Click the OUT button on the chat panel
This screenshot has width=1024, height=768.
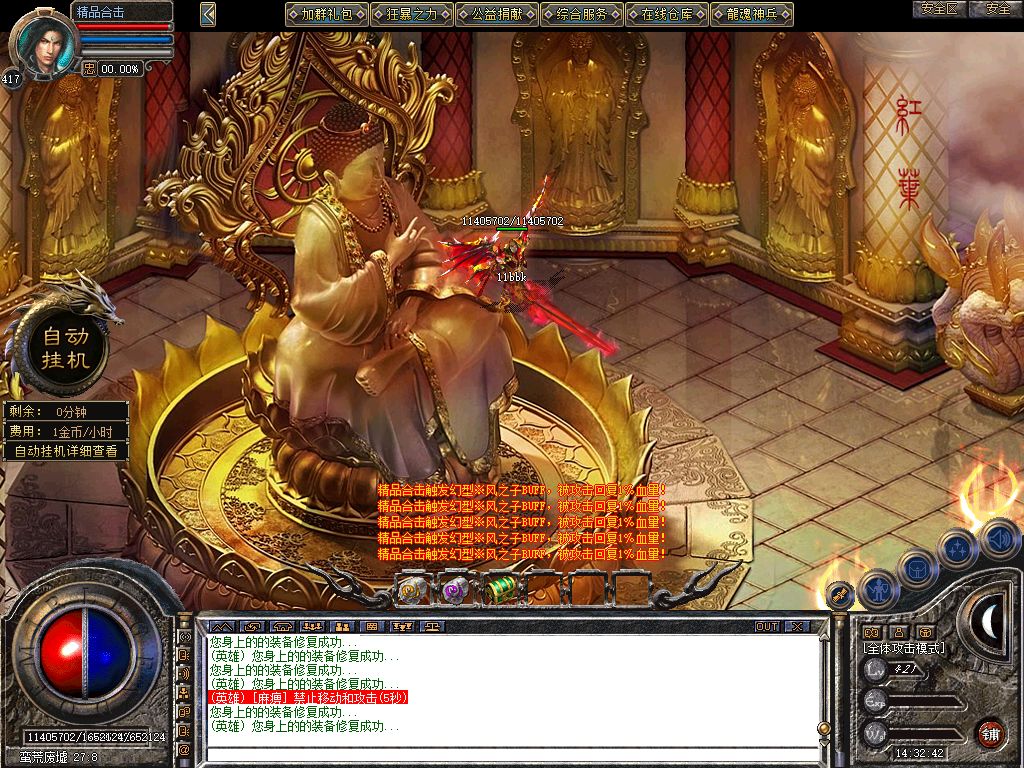[x=767, y=626]
